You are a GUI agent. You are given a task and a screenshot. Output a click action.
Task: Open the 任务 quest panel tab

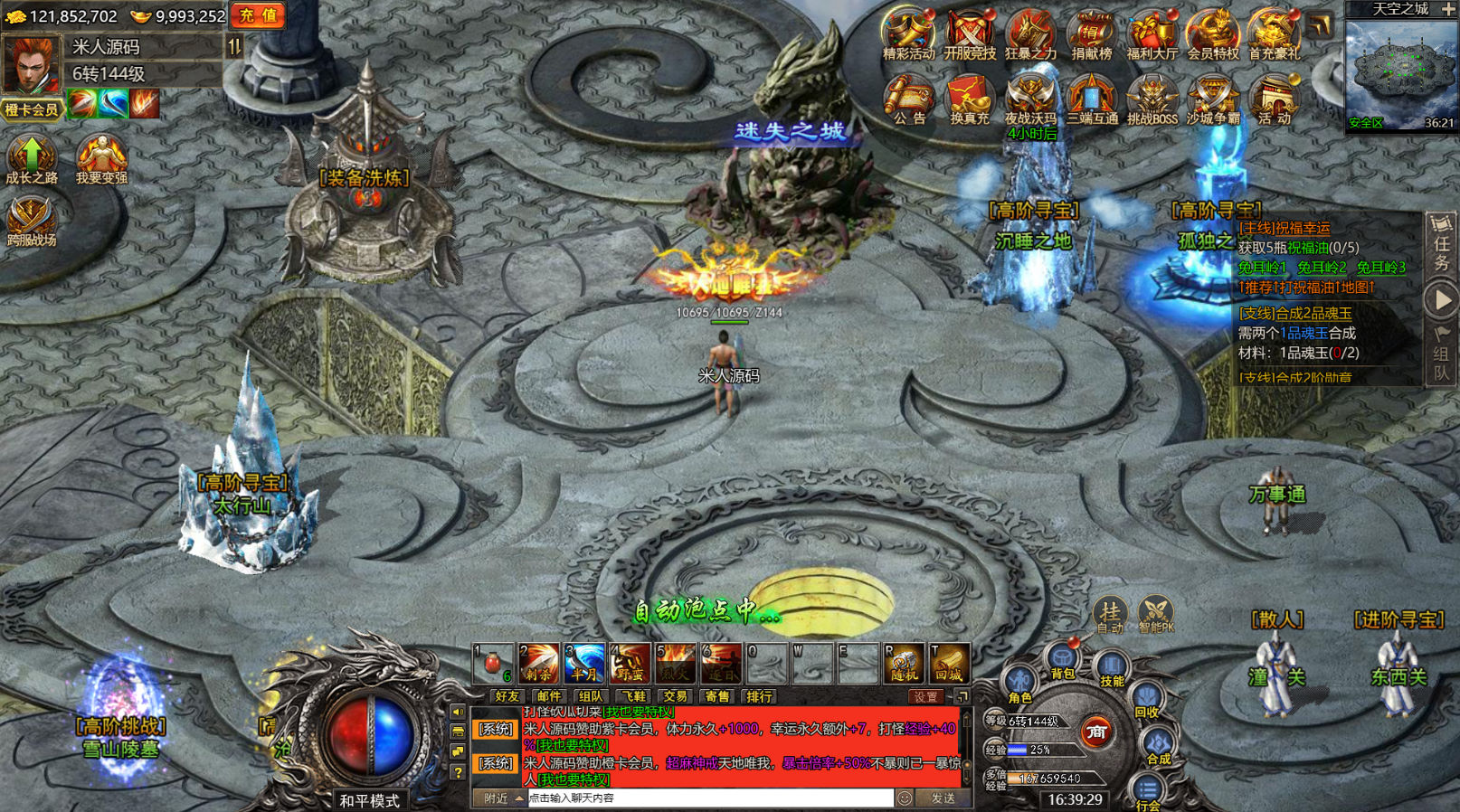[x=1441, y=244]
